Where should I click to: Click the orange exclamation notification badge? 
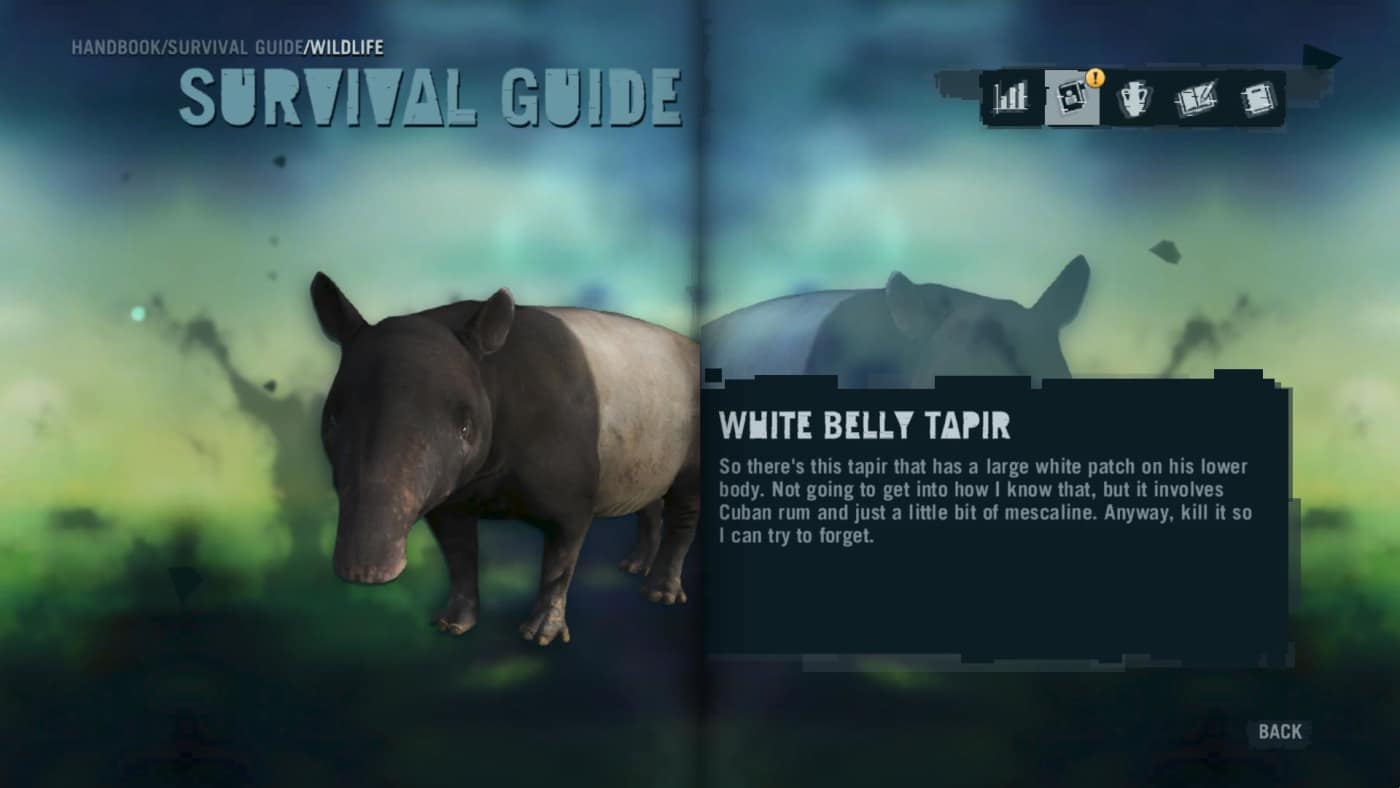point(1097,75)
